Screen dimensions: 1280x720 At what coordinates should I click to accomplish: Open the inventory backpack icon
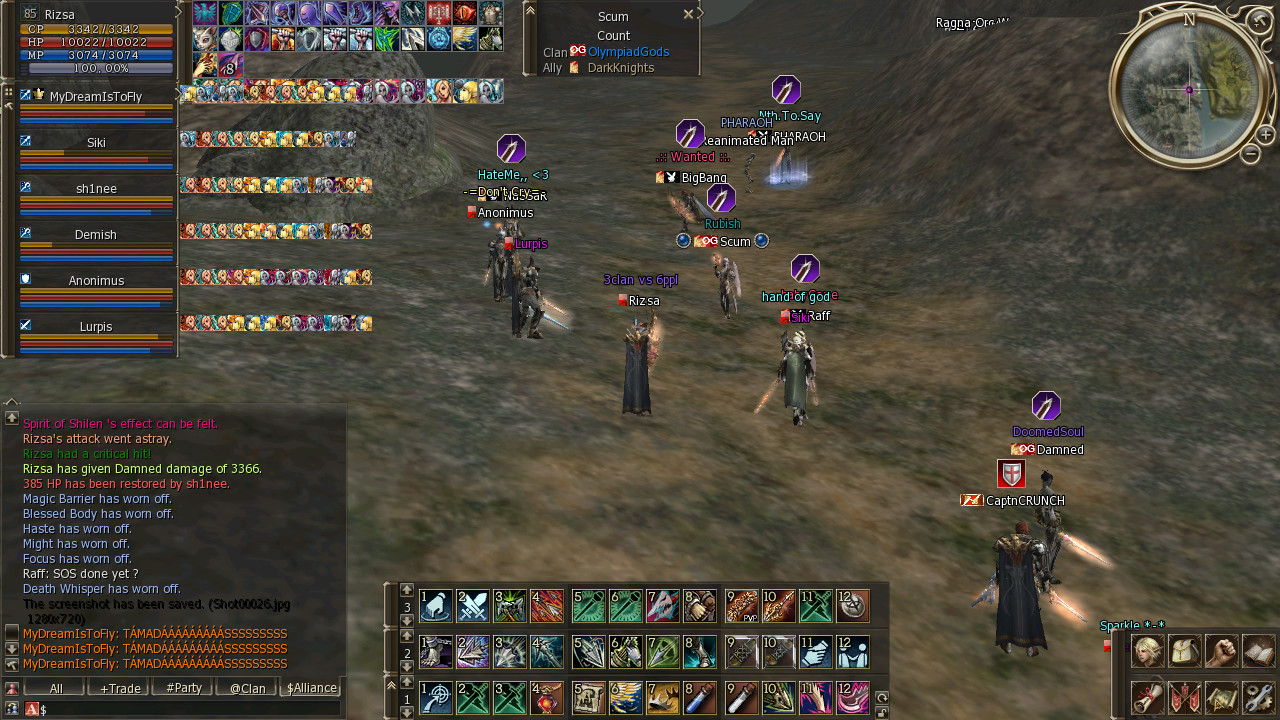click(1185, 651)
